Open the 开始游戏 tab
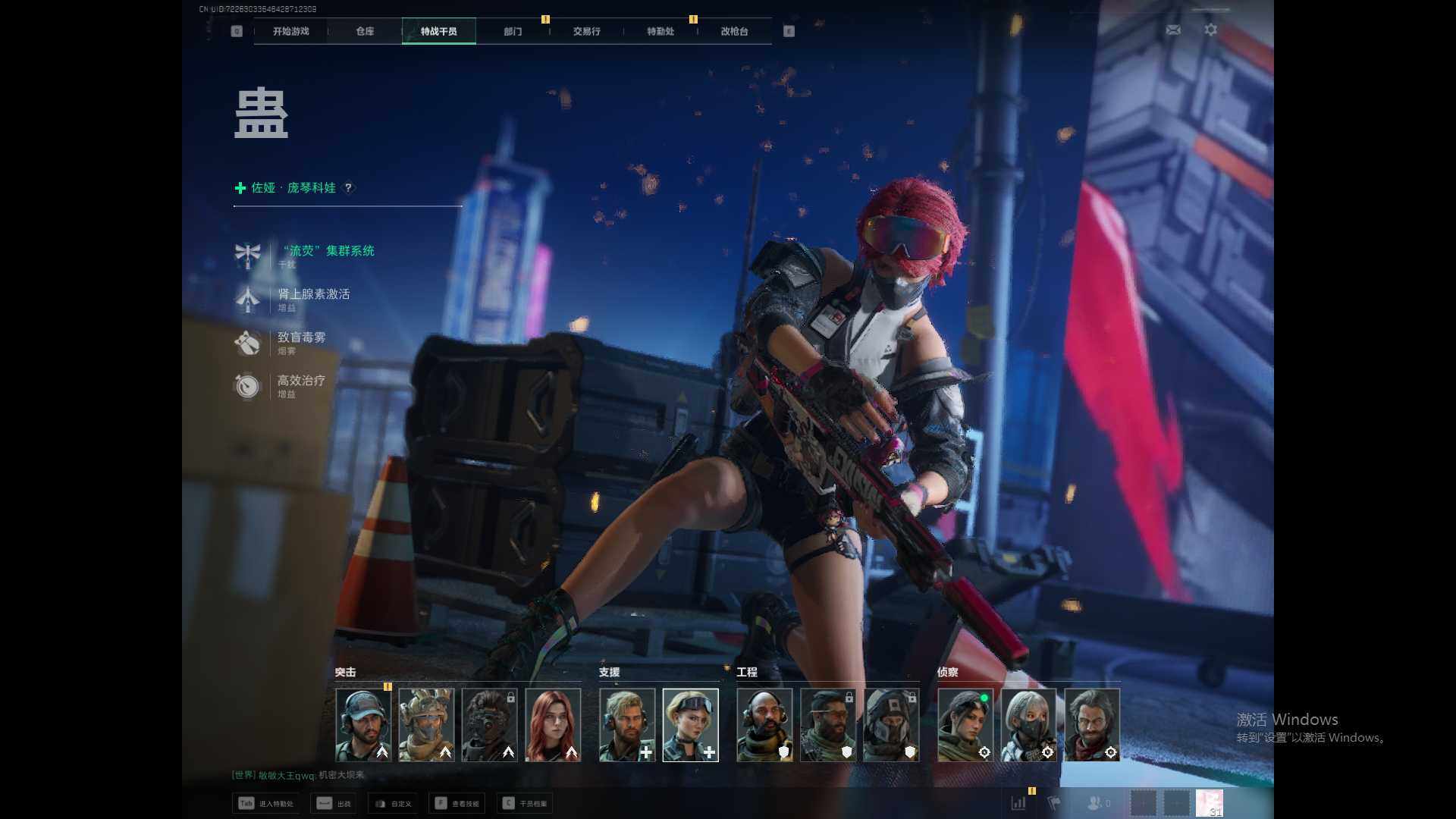This screenshot has width=1456, height=819. [x=290, y=31]
